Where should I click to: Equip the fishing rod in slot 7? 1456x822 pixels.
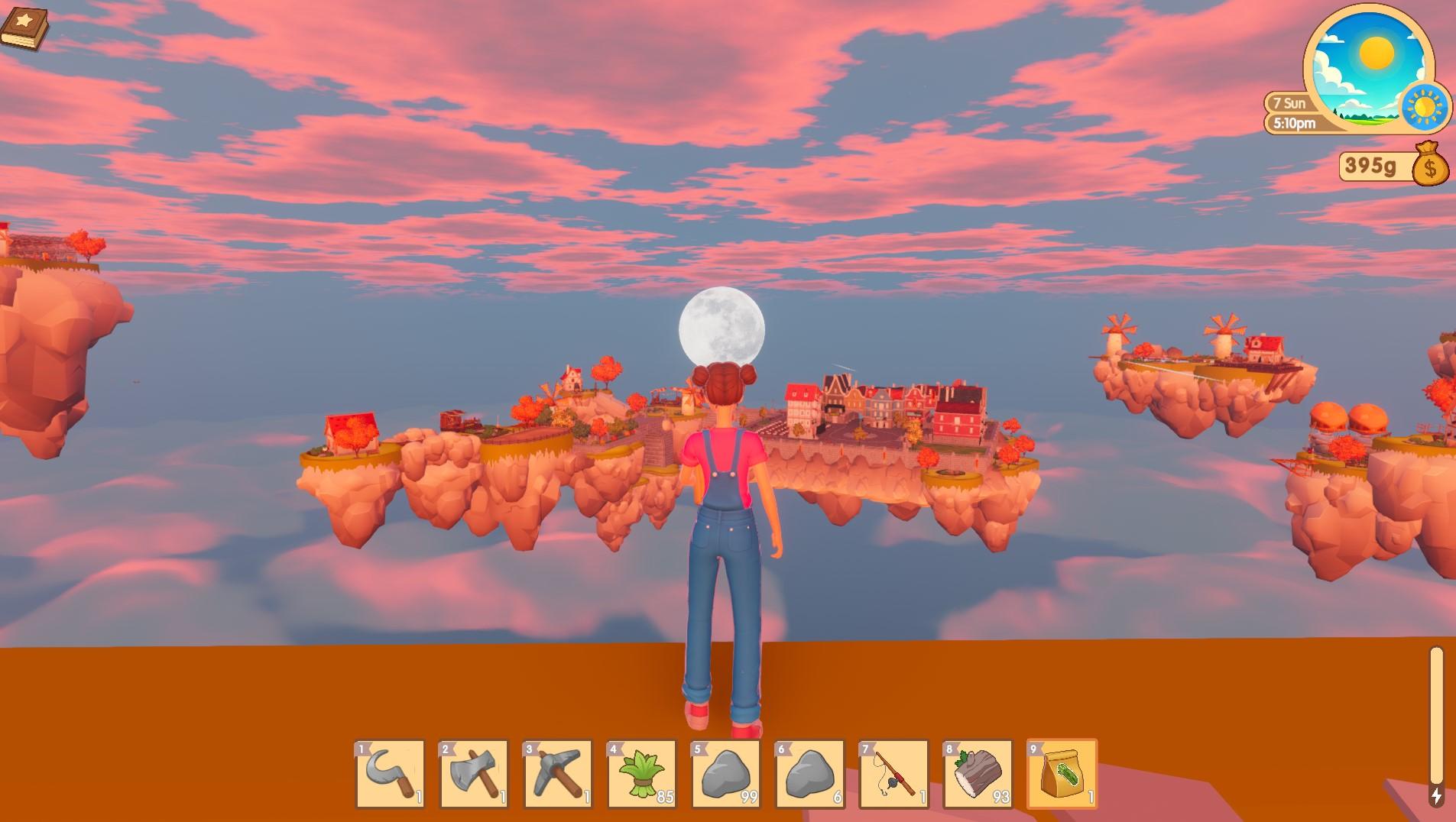(895, 775)
